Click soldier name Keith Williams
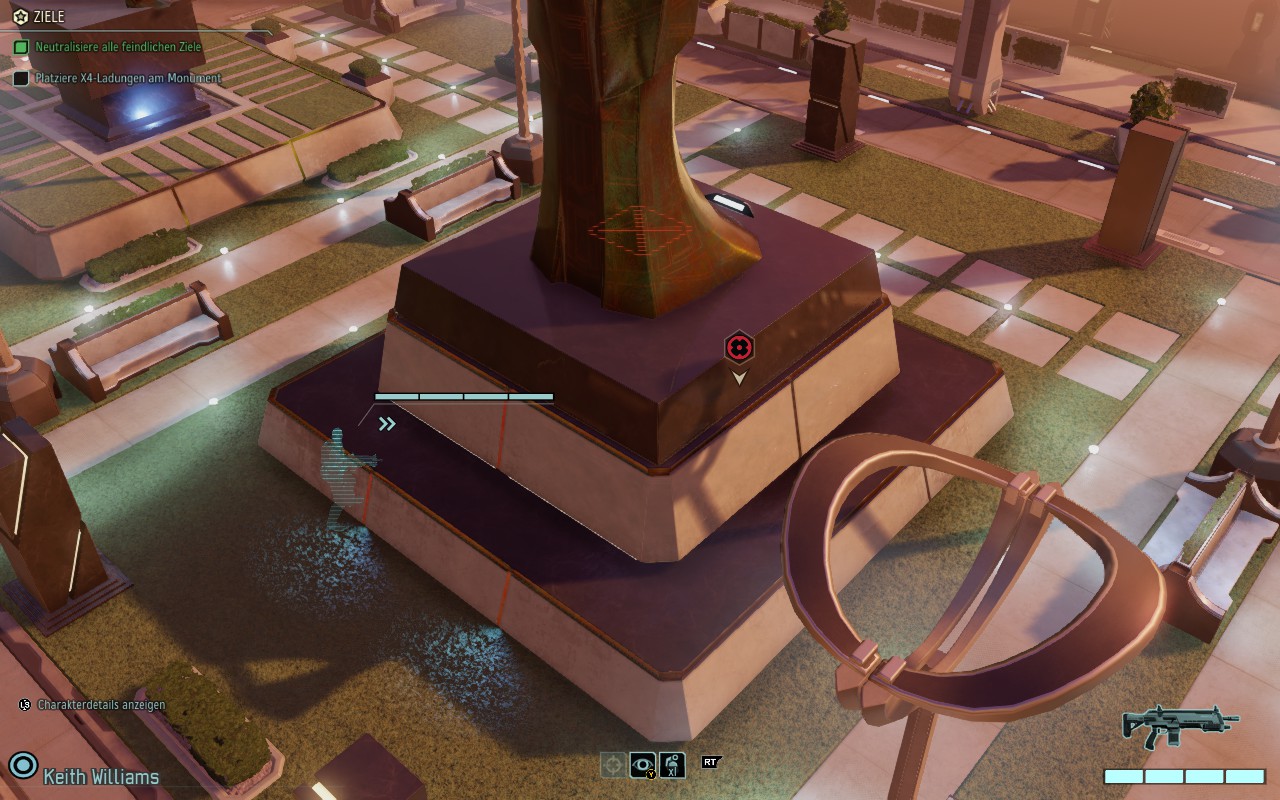This screenshot has height=800, width=1280. pyautogui.click(x=100, y=776)
